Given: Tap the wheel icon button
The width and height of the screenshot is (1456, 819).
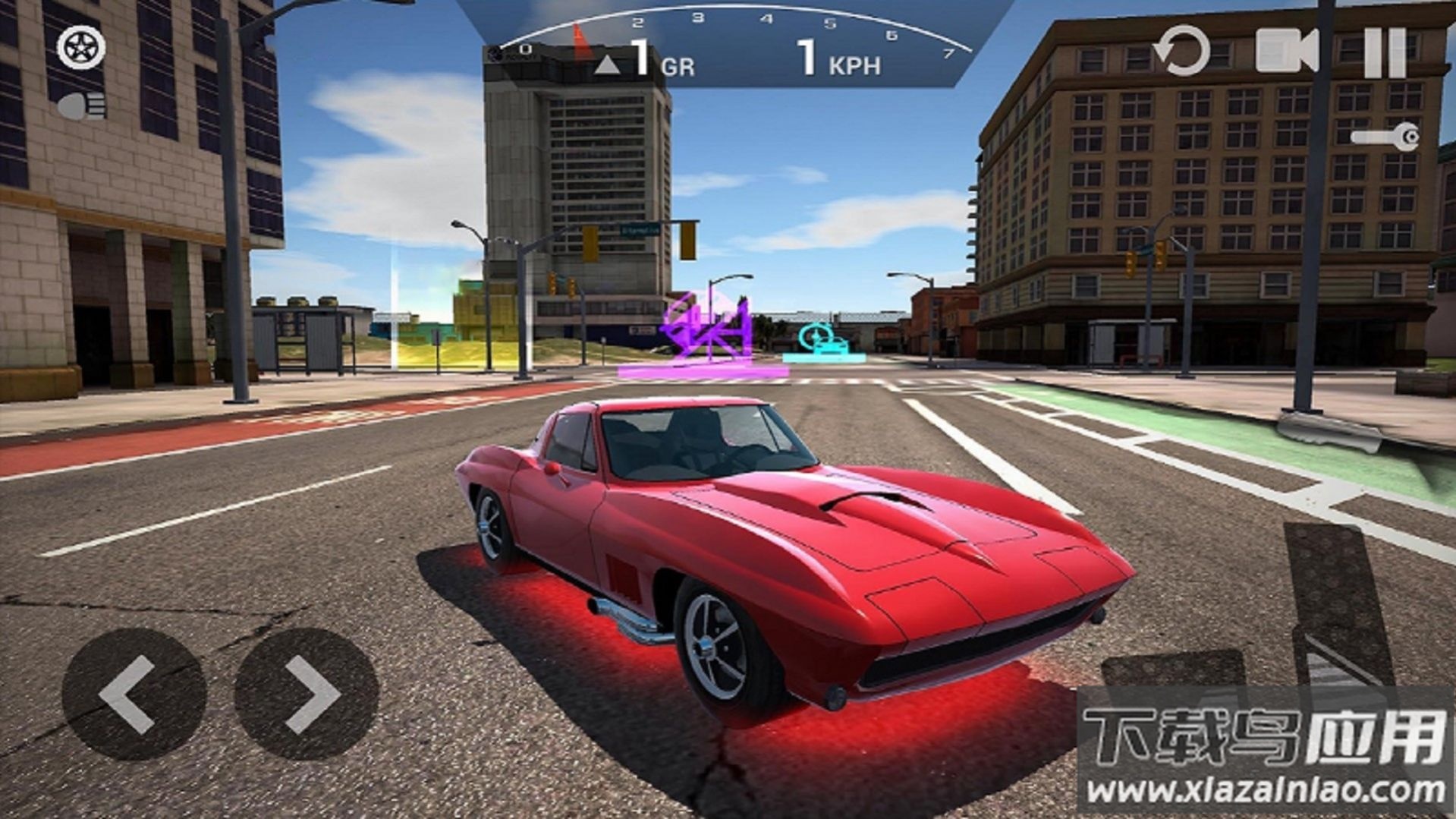Looking at the screenshot, I should tap(81, 49).
